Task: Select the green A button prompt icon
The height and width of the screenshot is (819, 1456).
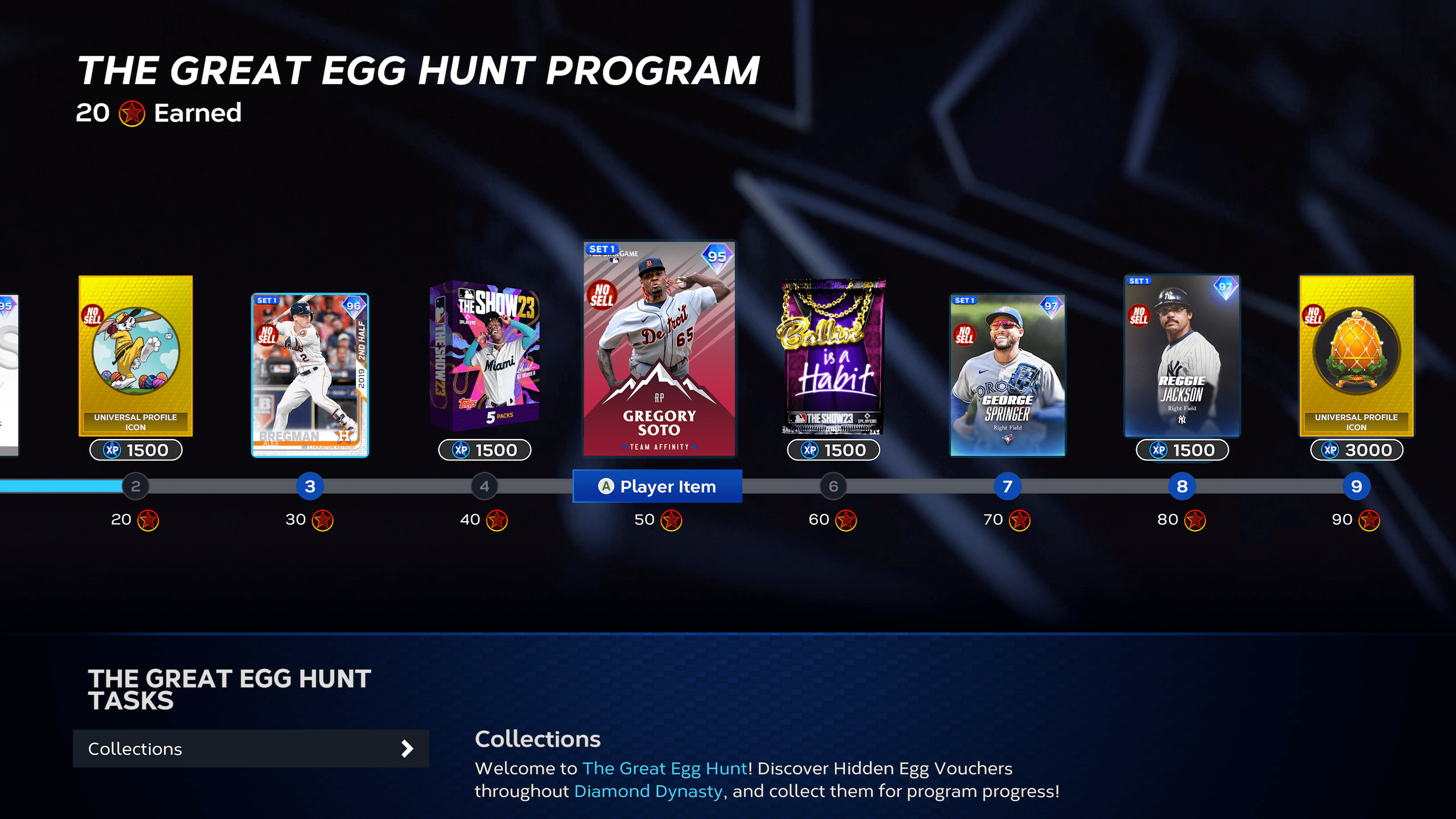Action: pyautogui.click(x=606, y=486)
